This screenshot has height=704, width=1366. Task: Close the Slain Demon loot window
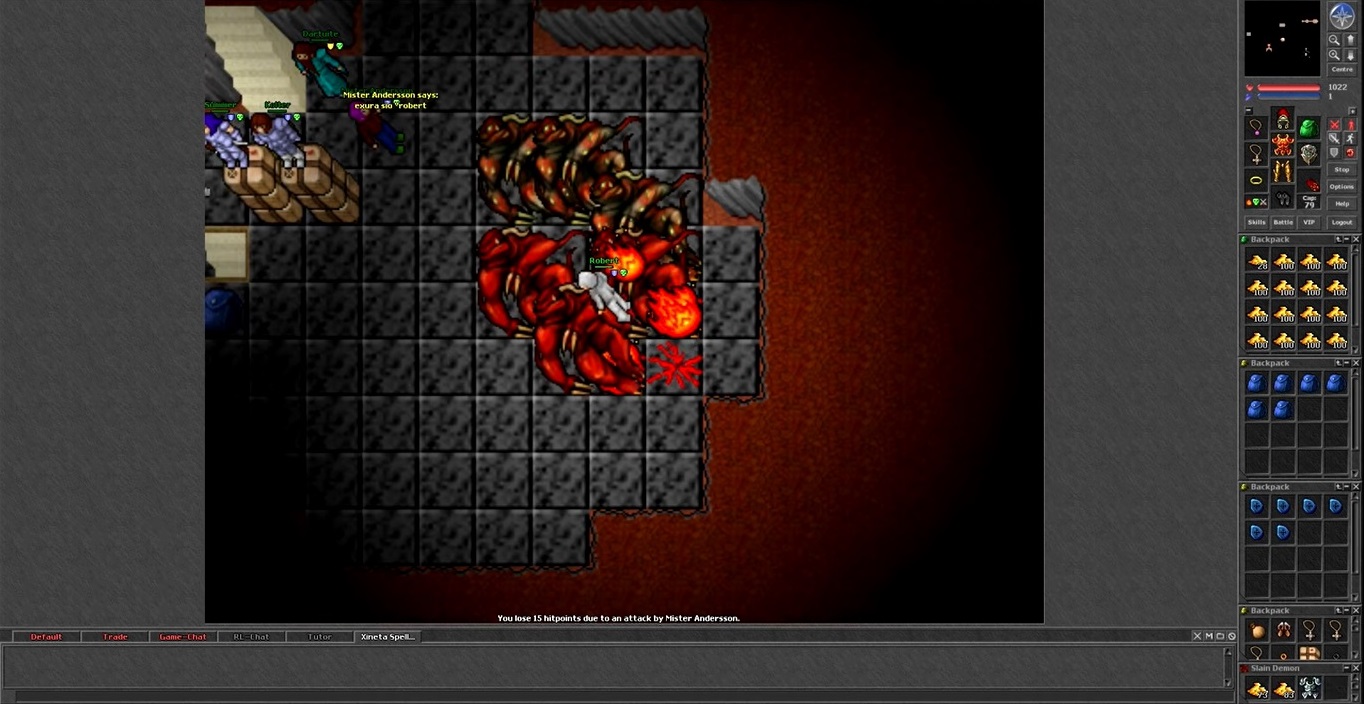(1356, 668)
